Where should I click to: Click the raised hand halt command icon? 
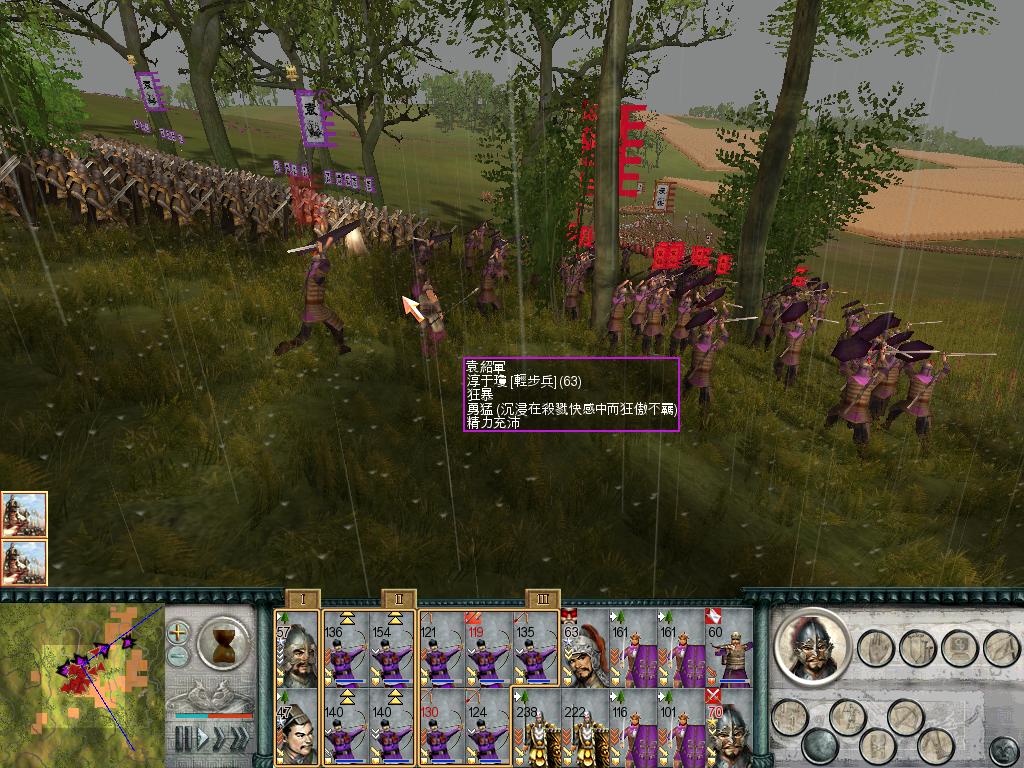[x=876, y=648]
